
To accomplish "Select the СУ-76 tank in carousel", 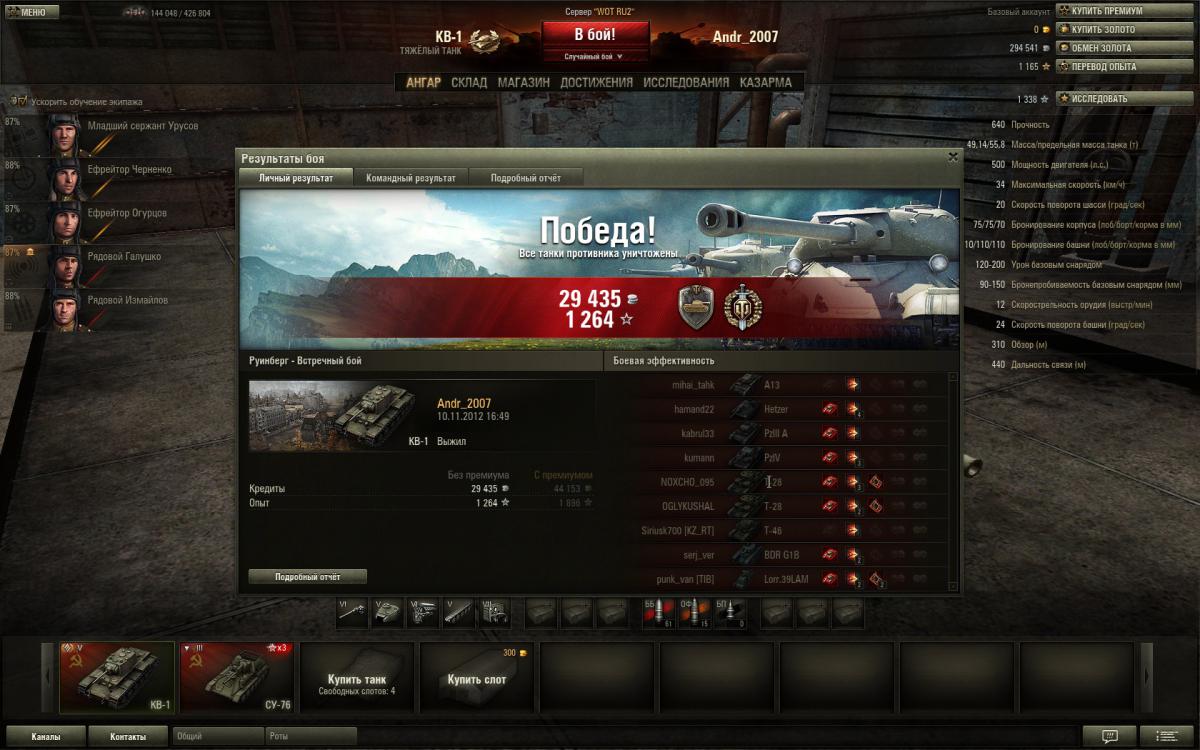I will (235, 676).
